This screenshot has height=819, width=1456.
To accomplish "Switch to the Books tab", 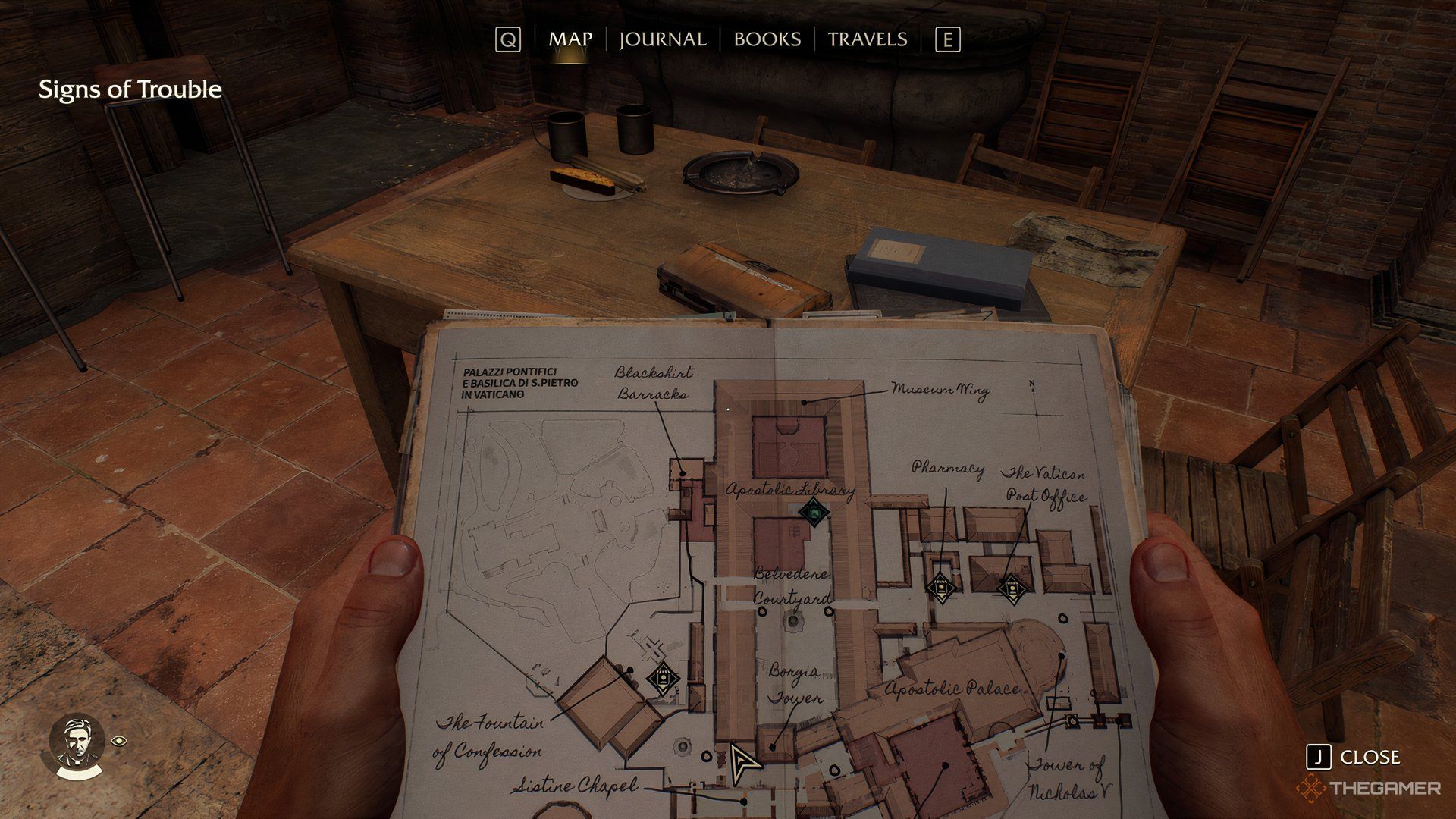I will [x=767, y=39].
